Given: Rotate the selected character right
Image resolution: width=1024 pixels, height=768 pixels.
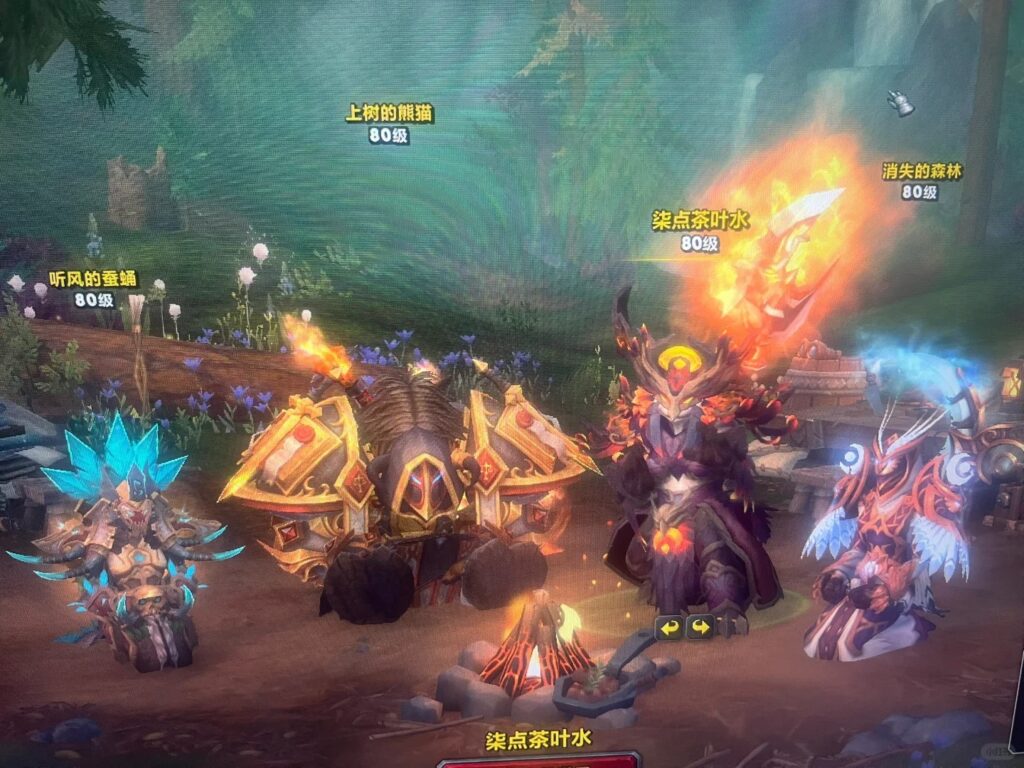Looking at the screenshot, I should 700,628.
